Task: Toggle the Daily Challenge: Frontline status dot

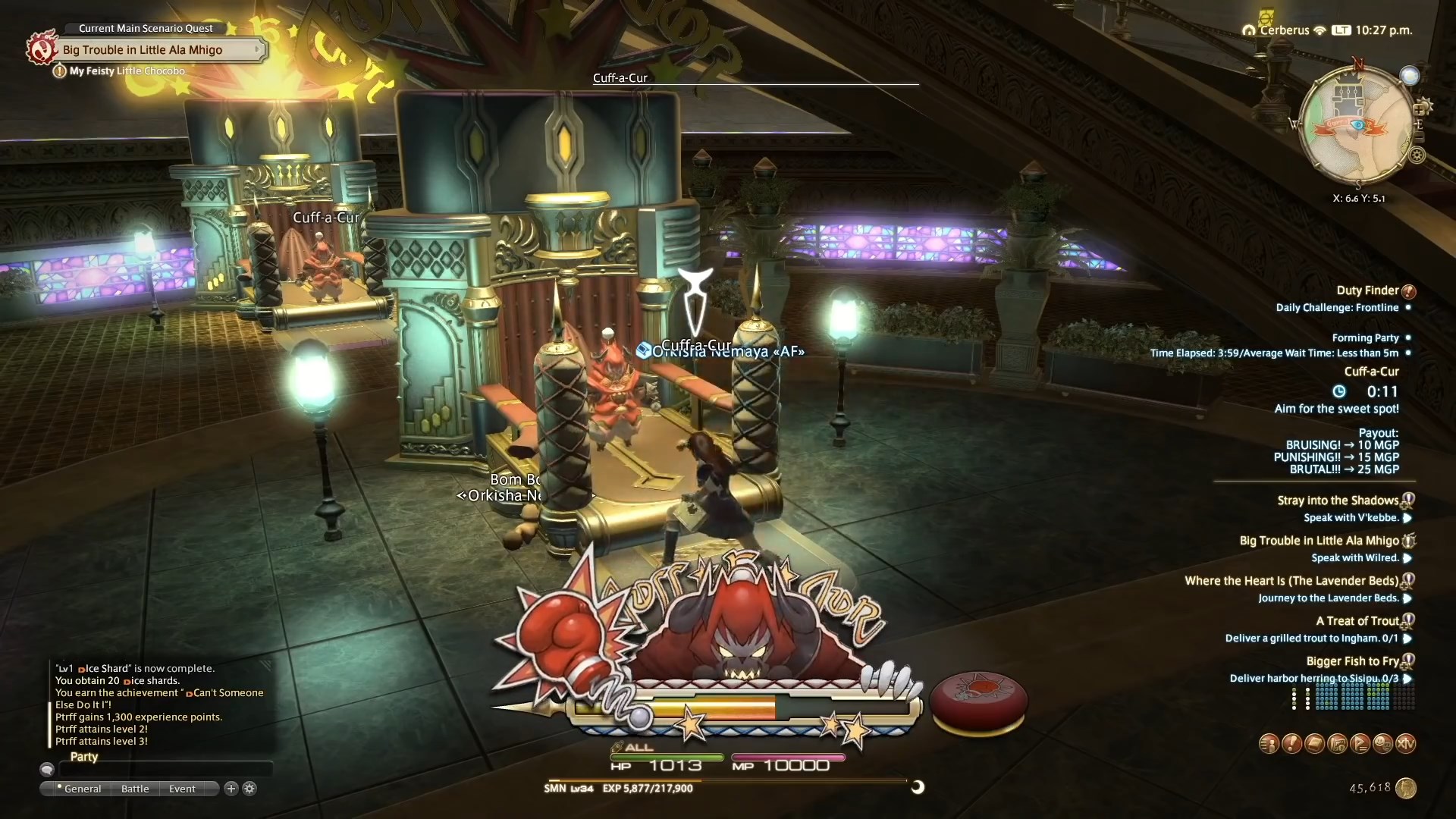Action: (x=1410, y=308)
